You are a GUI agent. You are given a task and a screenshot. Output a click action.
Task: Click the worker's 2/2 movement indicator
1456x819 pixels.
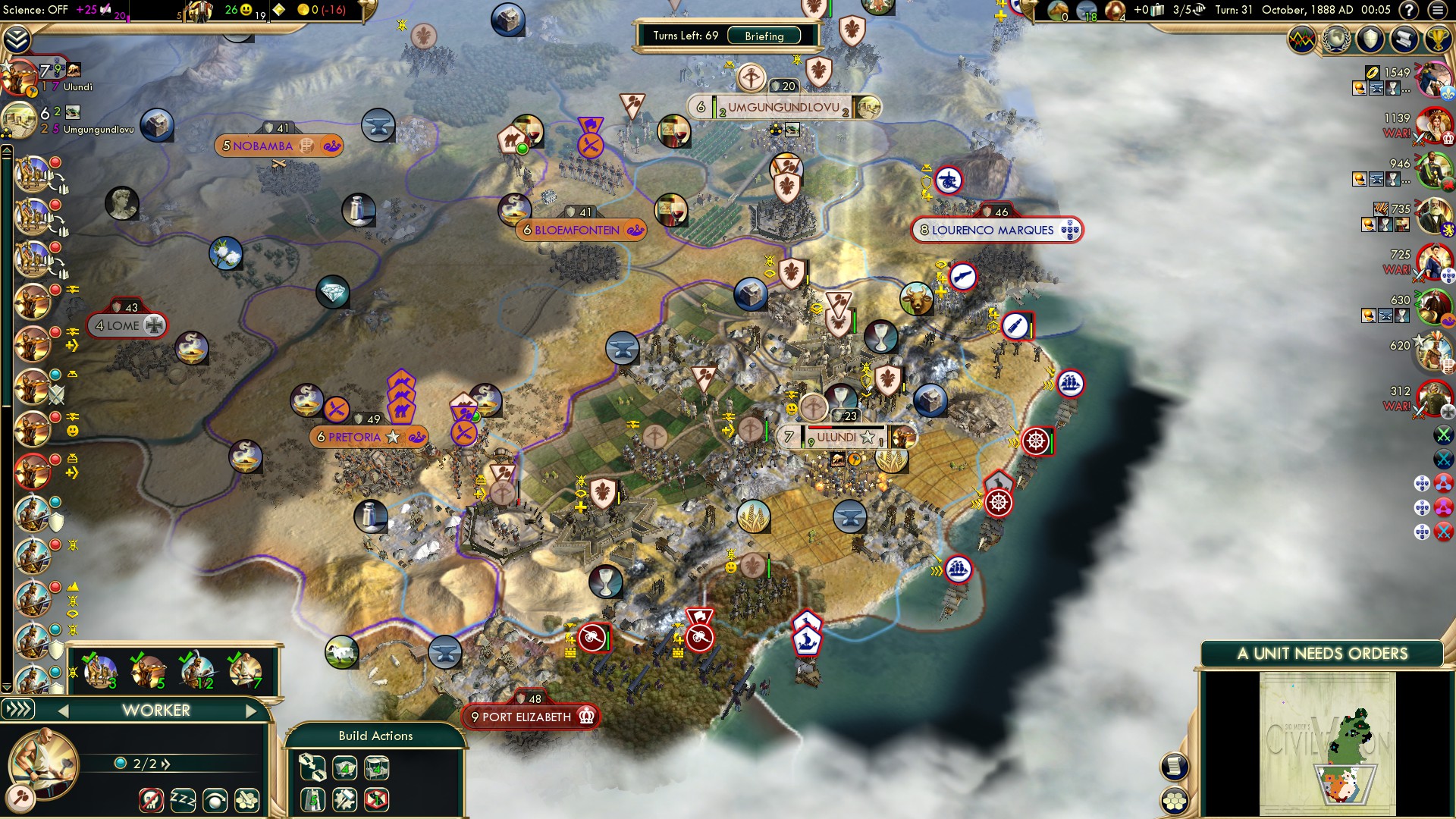point(144,764)
